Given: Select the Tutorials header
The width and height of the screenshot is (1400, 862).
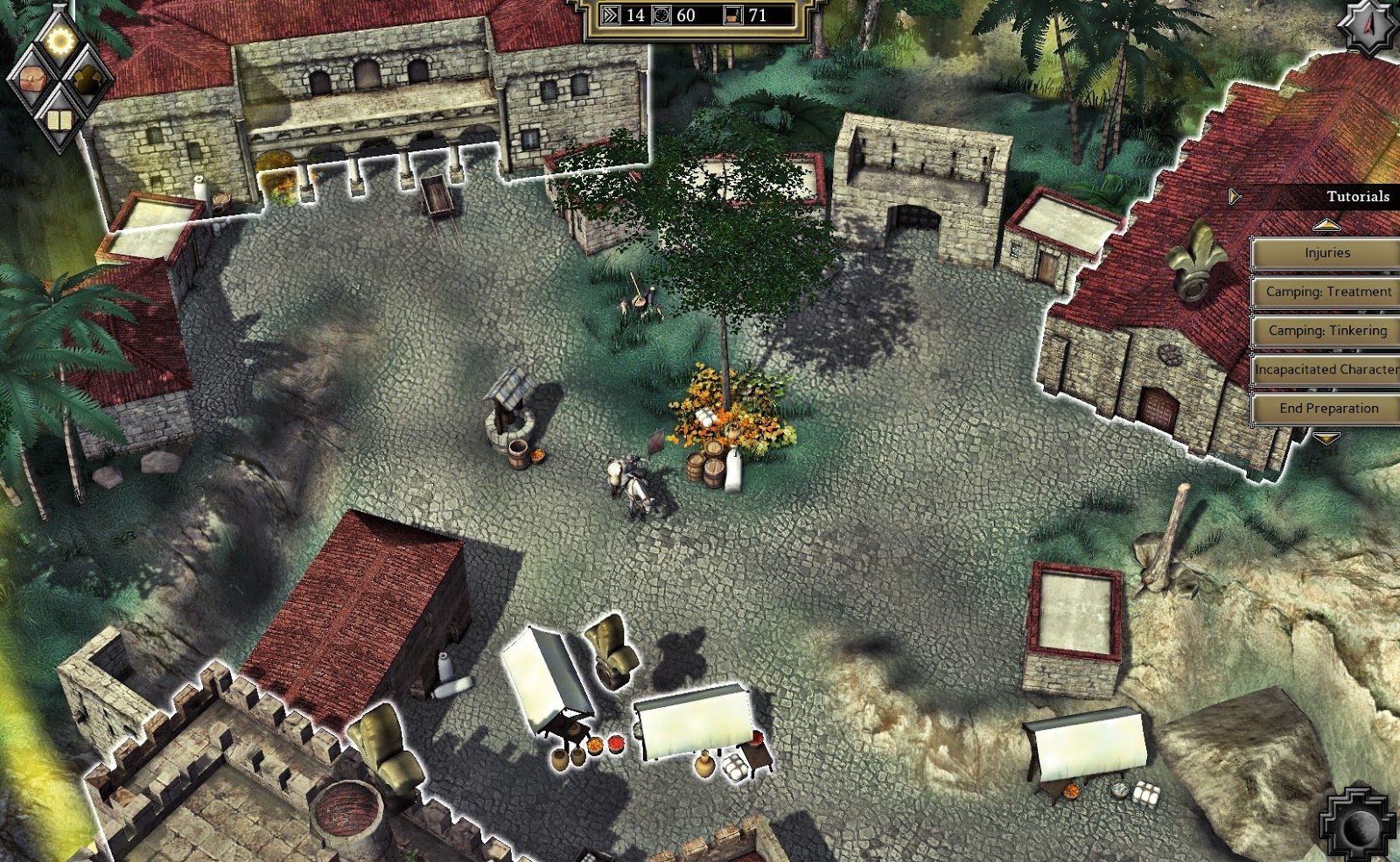Looking at the screenshot, I should [x=1358, y=198].
